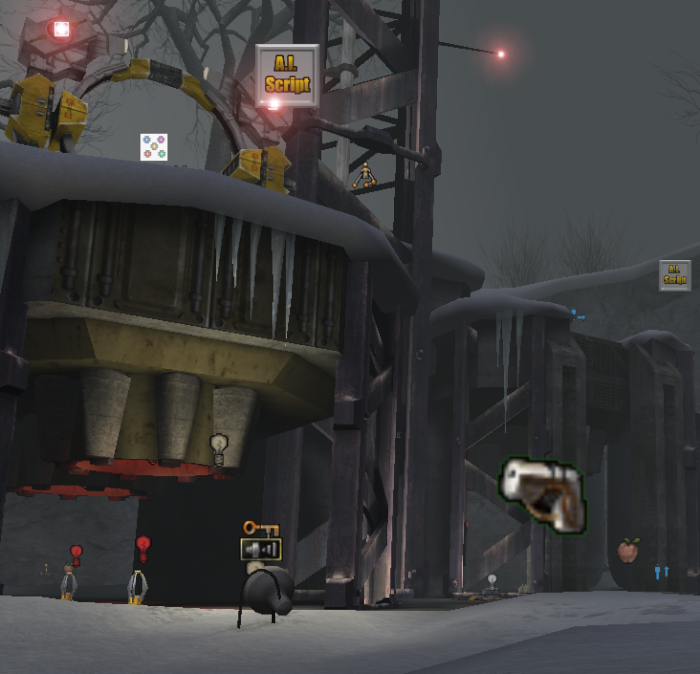Select the large A.I. Script marker
Screen dimensions: 700x674
[x=287, y=75]
